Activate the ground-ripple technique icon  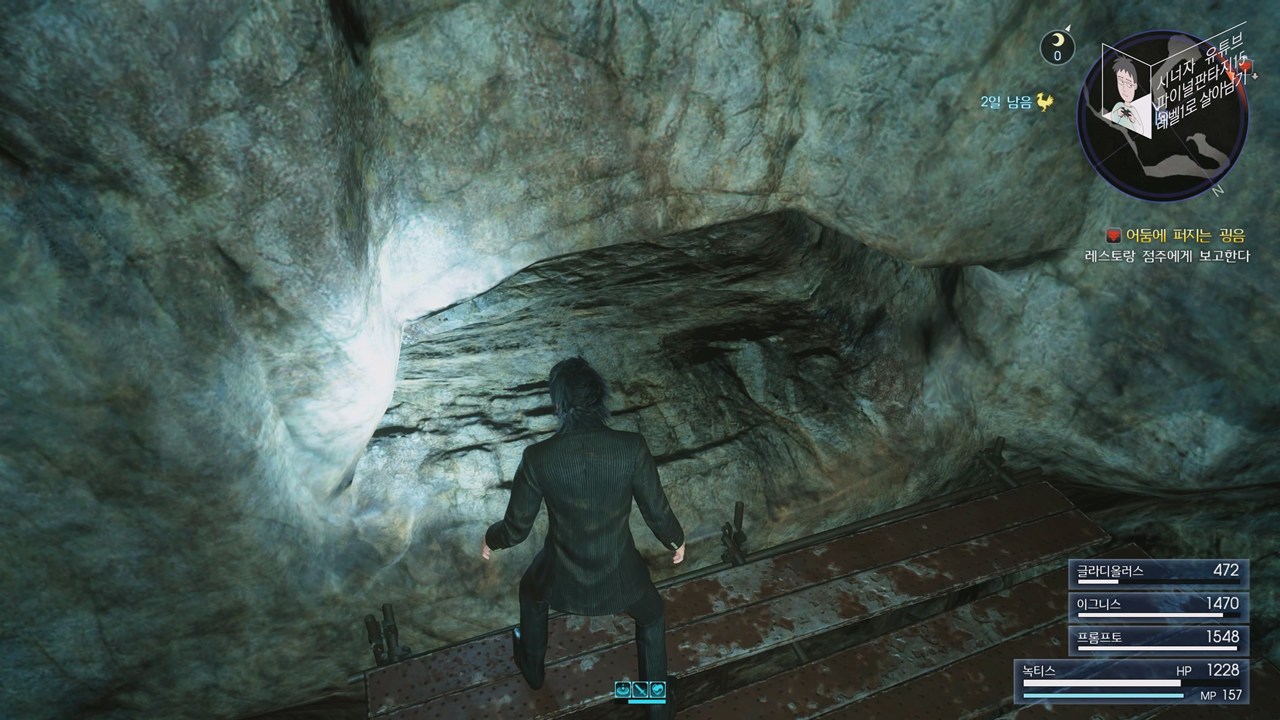tap(623, 689)
